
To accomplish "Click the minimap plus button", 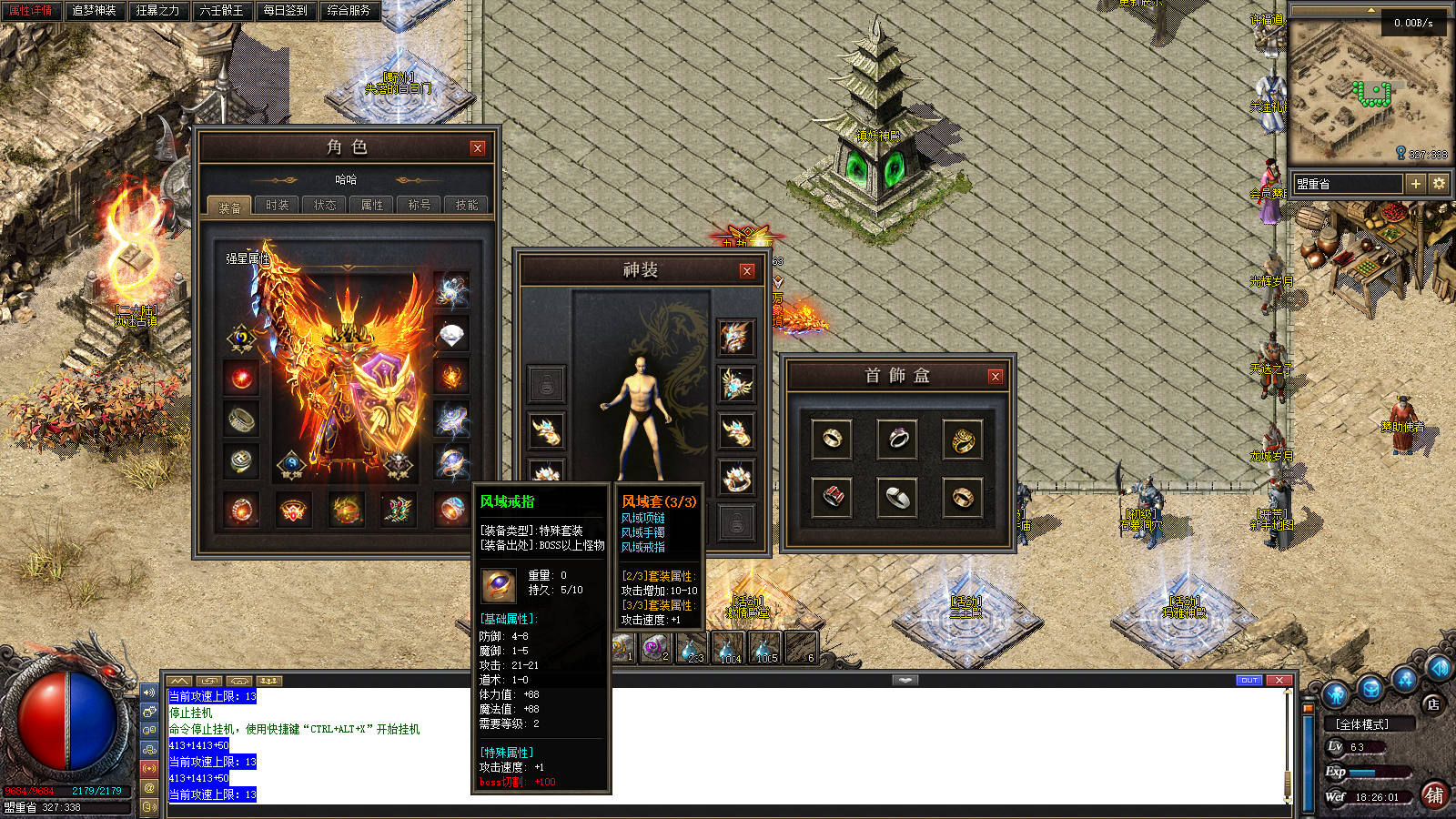I will pos(1415,184).
